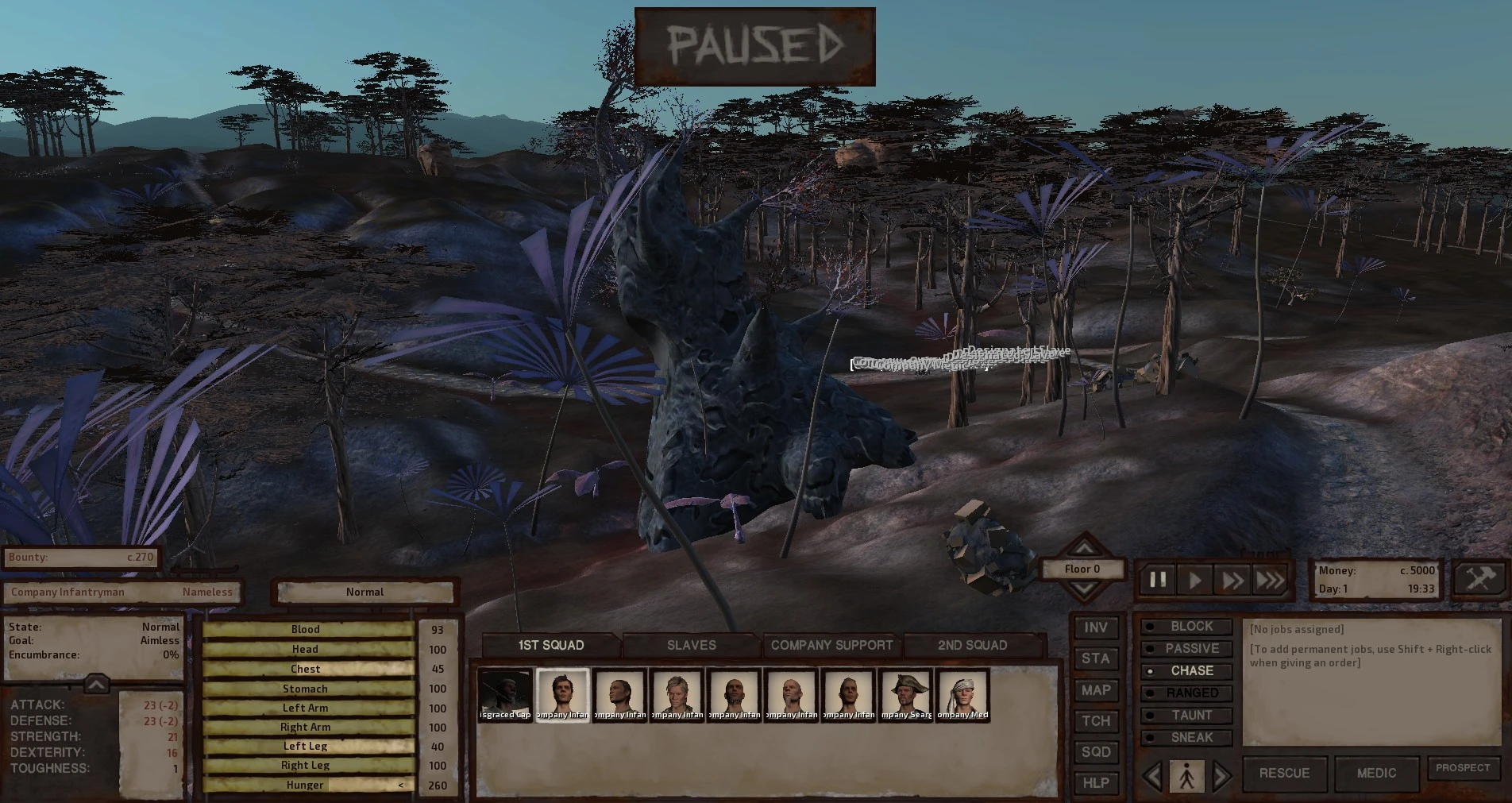Enable the Prospect button
Screen dimensions: 1512x803
point(1463,768)
